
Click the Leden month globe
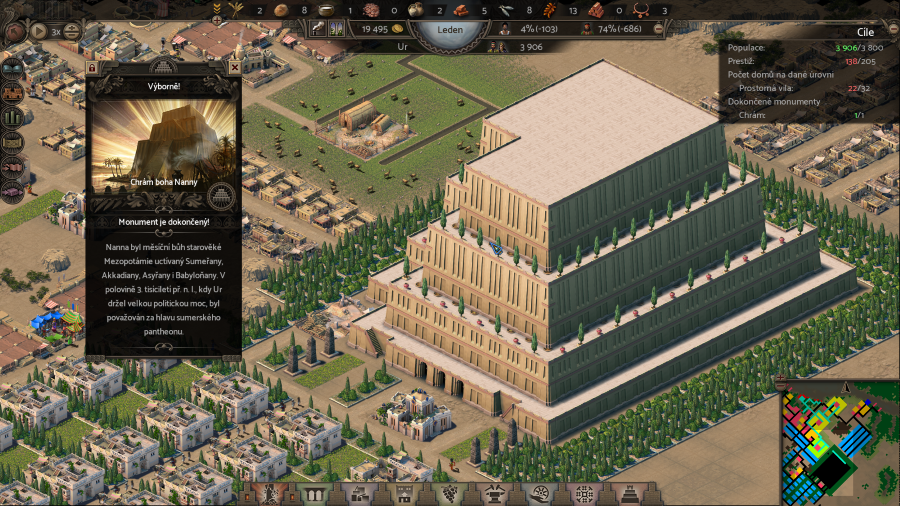click(x=449, y=30)
